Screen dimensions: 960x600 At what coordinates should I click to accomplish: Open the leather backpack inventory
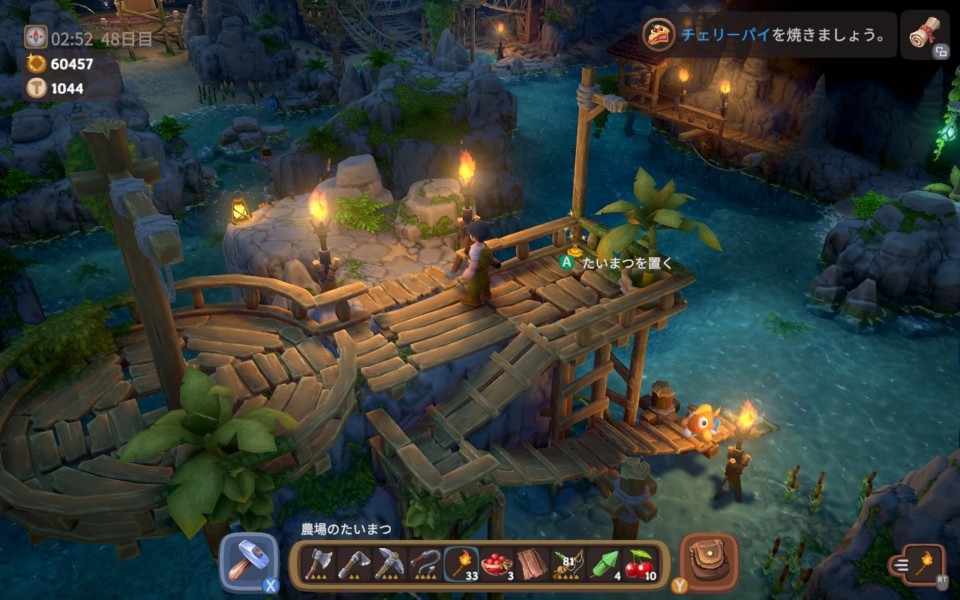tap(708, 562)
